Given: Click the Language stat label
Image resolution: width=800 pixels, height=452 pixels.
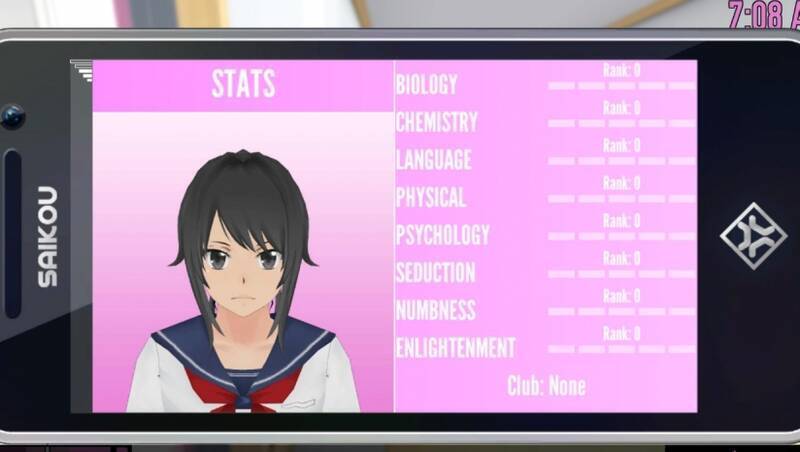Looking at the screenshot, I should click(433, 160).
